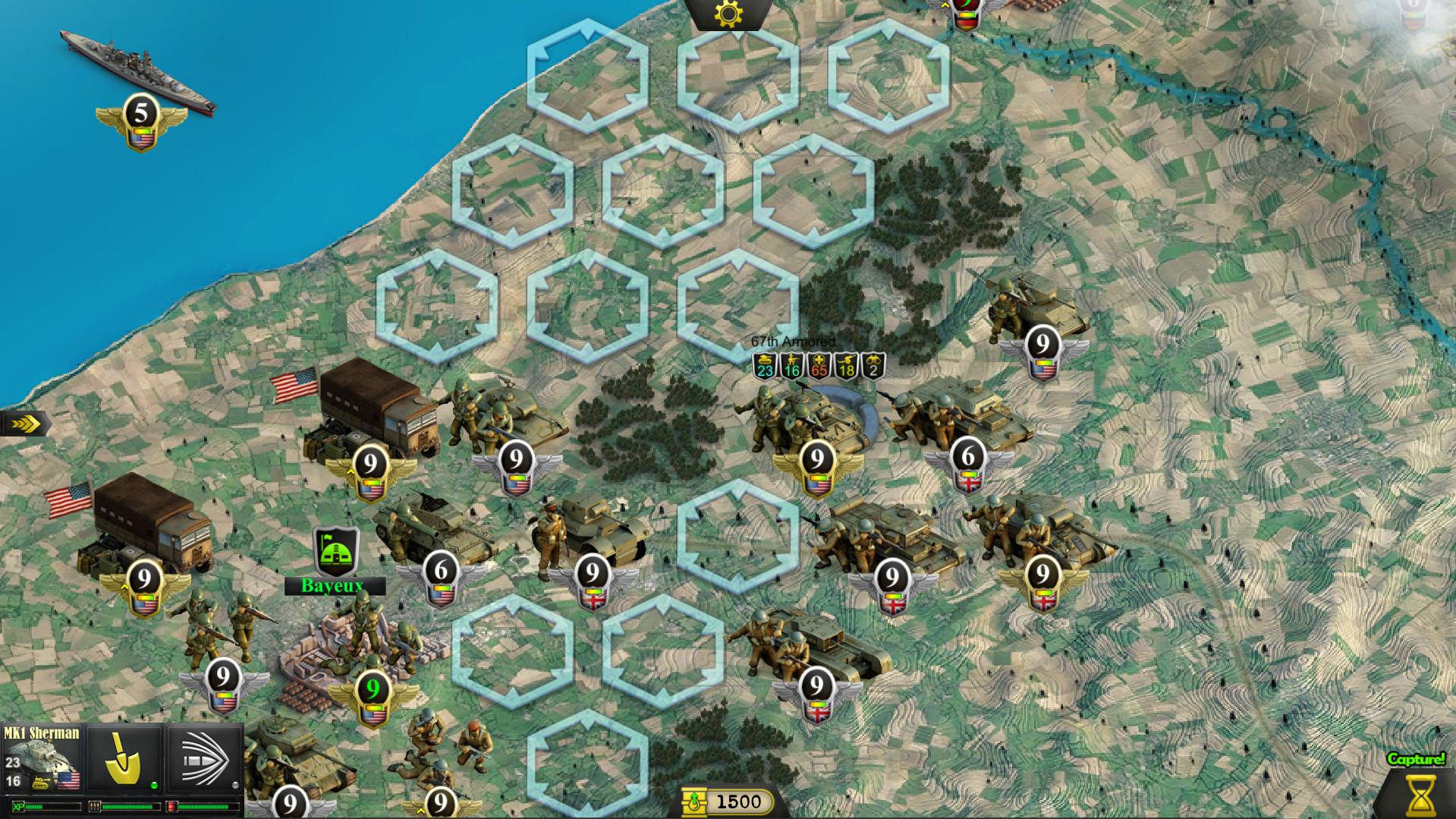Toggle the US flag emblem in the unit portrait

(68, 782)
